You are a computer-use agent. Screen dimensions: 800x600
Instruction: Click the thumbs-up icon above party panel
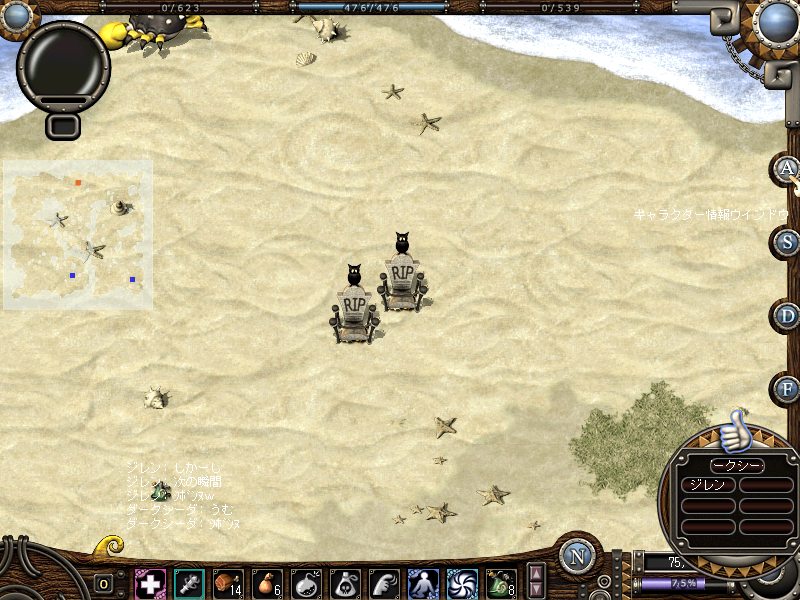tap(735, 431)
